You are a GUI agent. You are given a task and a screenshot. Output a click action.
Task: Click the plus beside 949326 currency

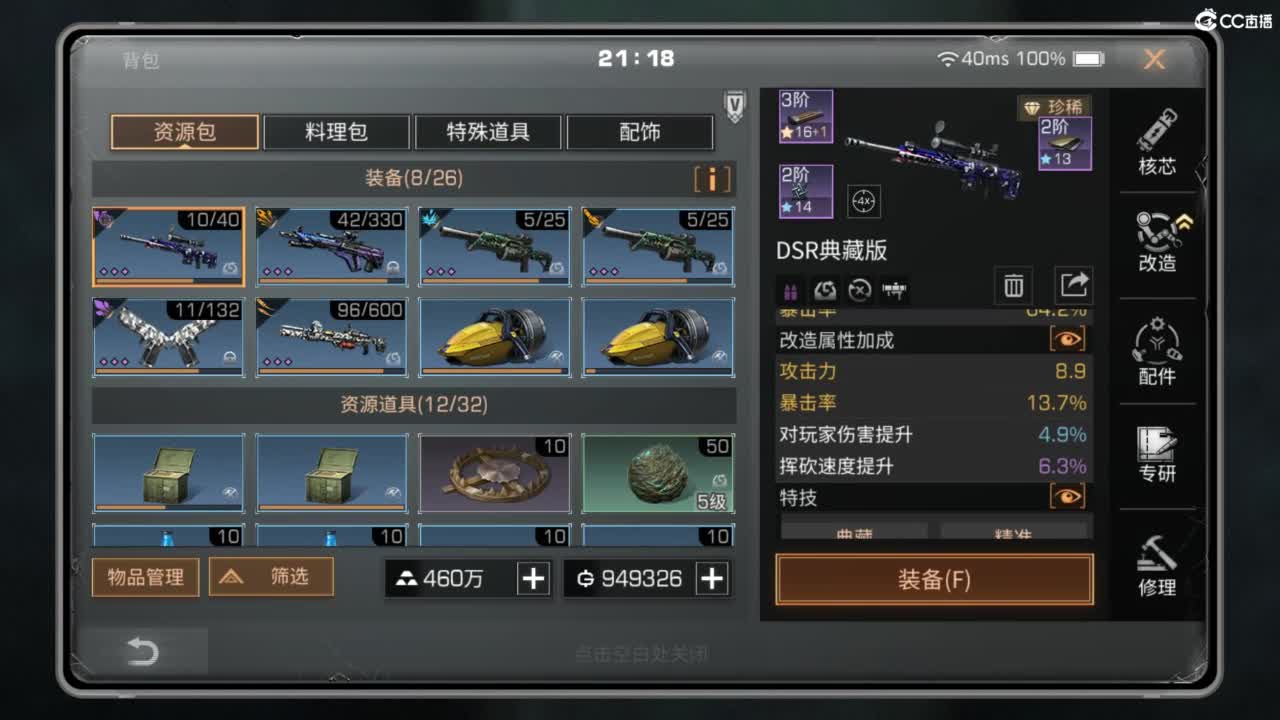(714, 578)
